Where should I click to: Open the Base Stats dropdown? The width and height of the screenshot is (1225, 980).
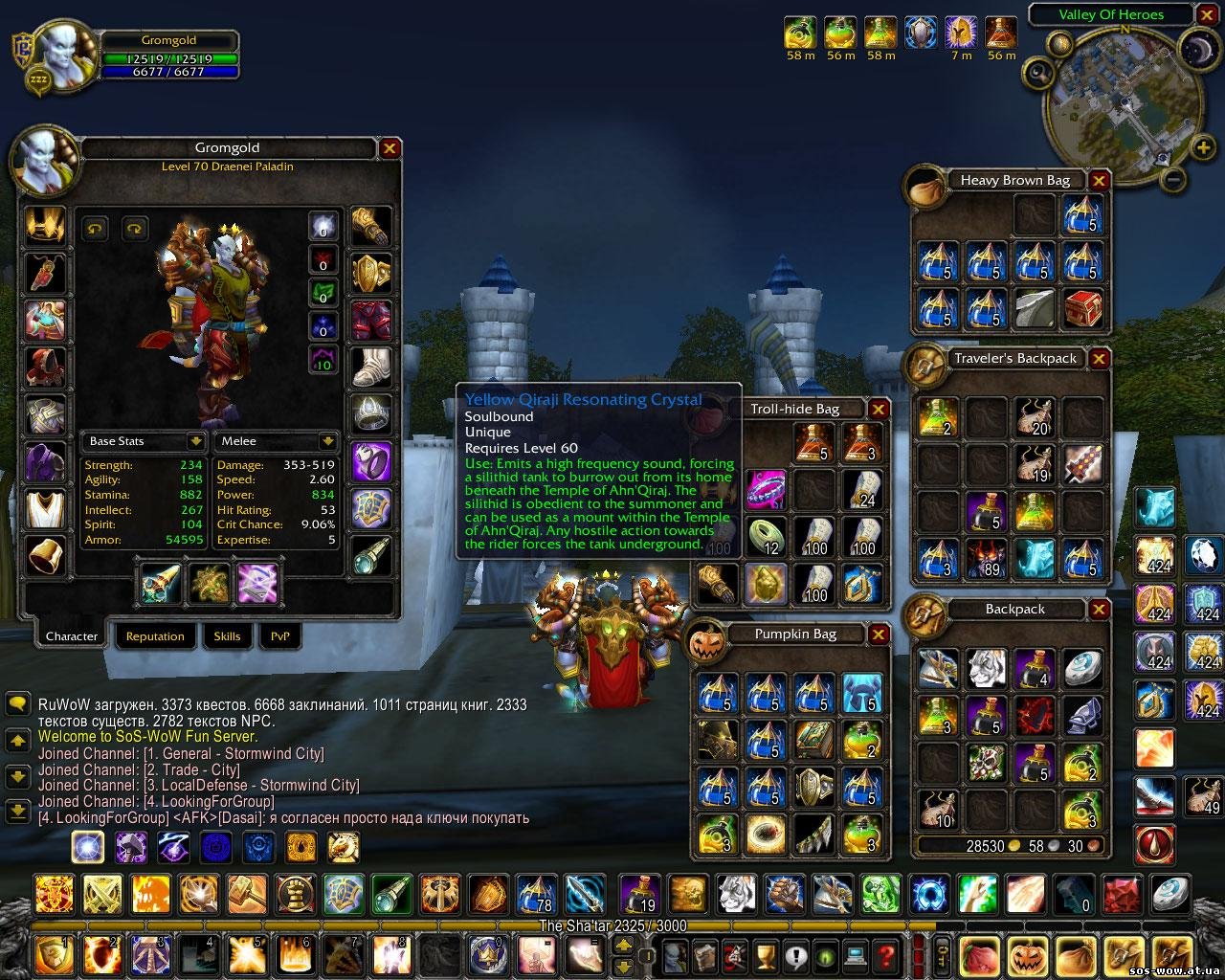pos(196,441)
